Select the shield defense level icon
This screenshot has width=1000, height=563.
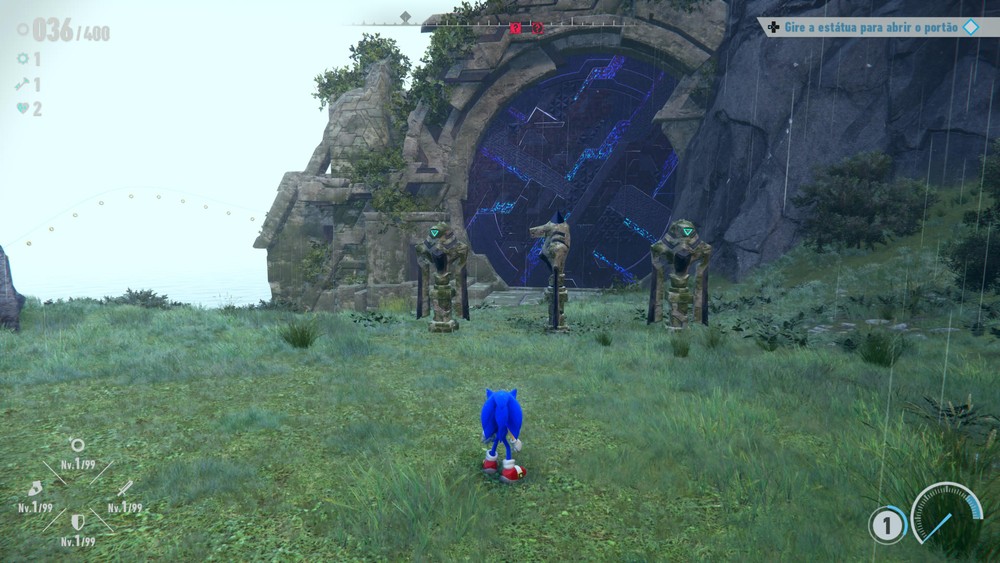coord(77,522)
